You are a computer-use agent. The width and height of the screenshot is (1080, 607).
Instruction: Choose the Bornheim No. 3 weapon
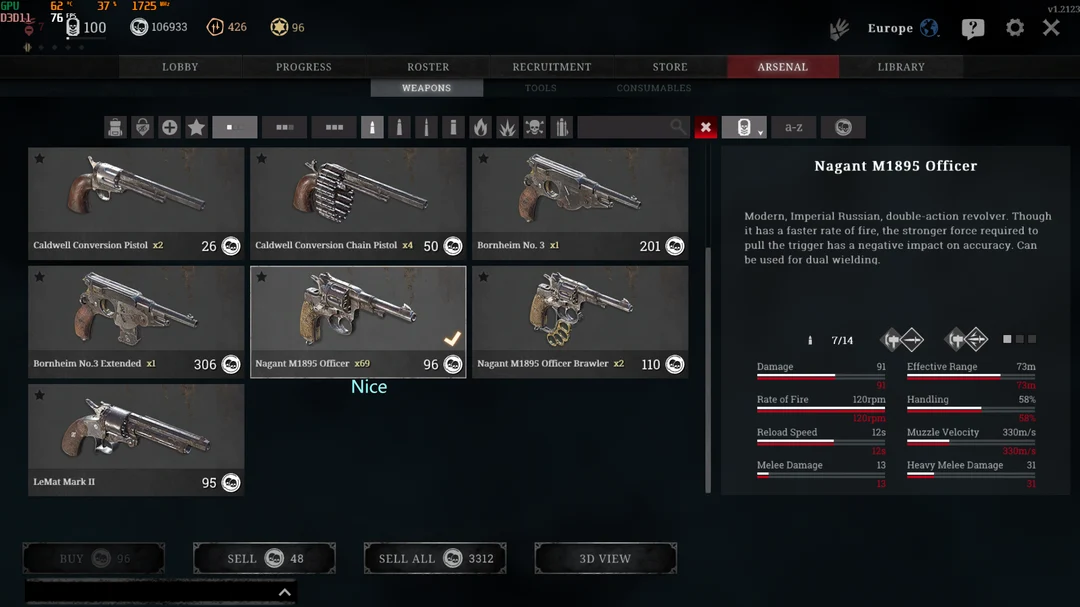[580, 204]
